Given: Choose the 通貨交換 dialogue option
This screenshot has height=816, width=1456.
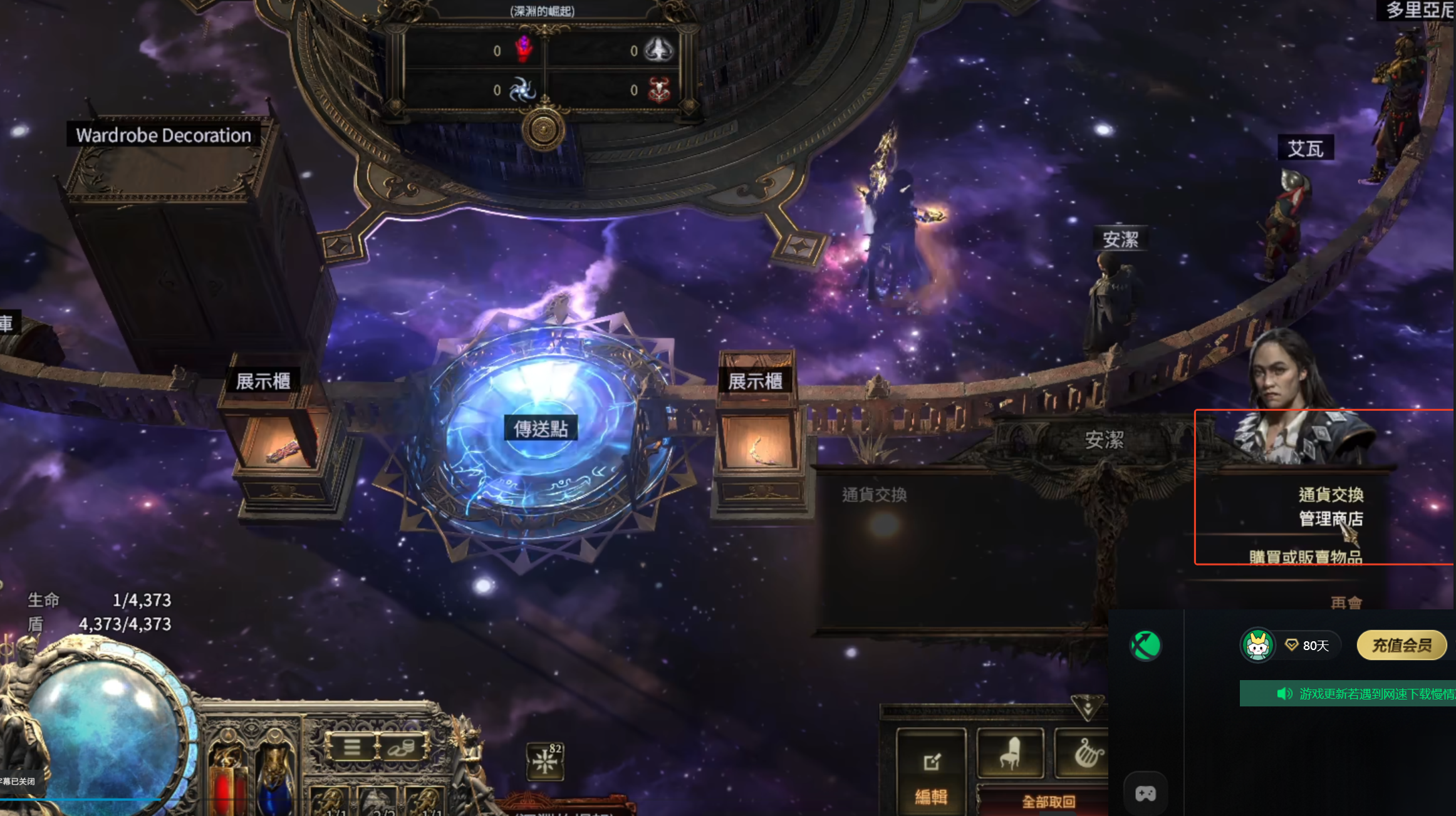Looking at the screenshot, I should click(1330, 495).
